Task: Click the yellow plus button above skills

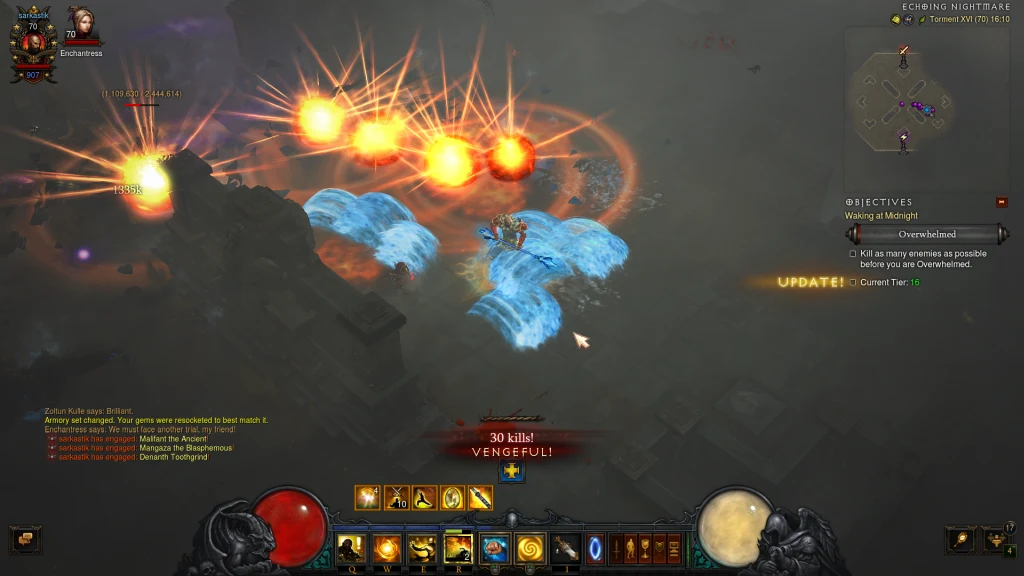Action: click(511, 471)
